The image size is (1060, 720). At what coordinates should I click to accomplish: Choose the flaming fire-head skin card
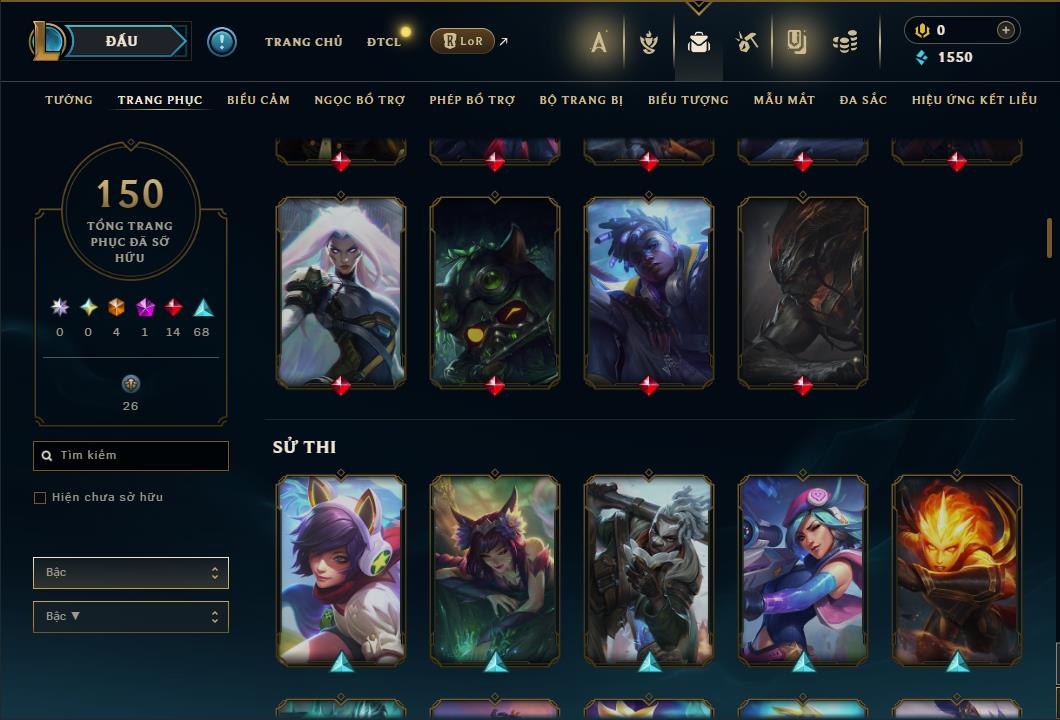pos(956,568)
